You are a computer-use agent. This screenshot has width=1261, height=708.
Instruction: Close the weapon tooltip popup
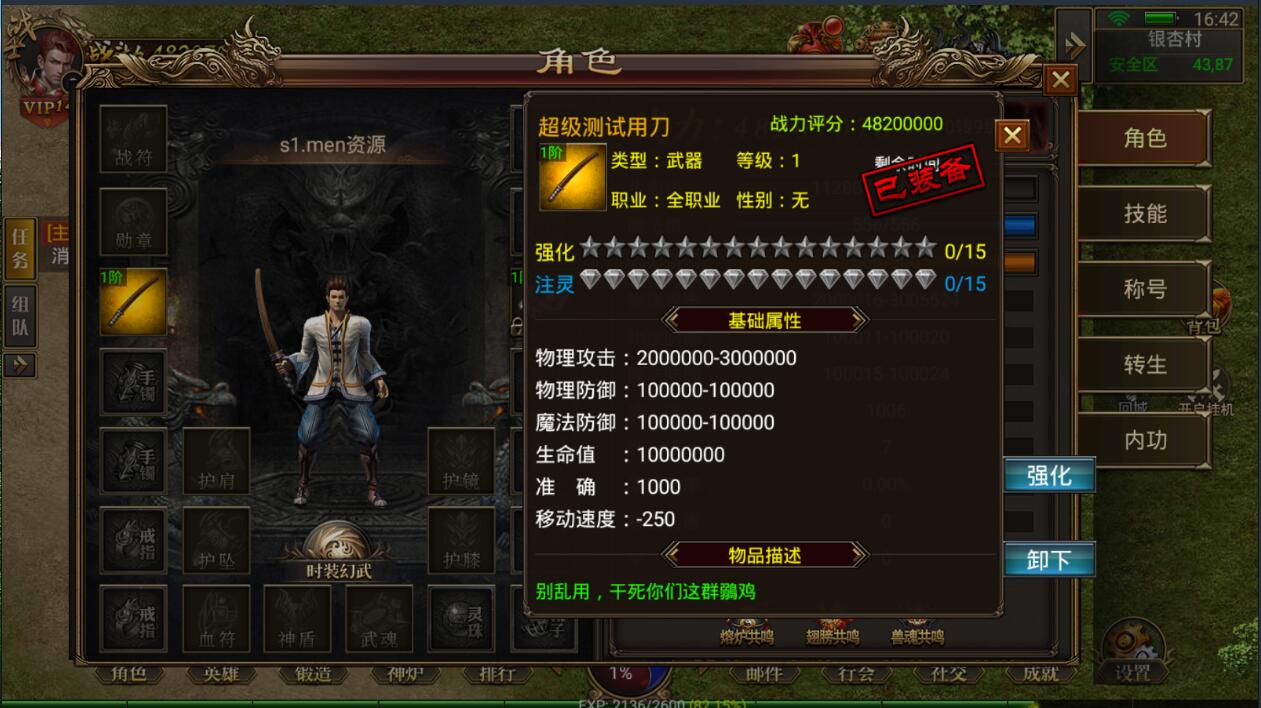tap(1012, 135)
